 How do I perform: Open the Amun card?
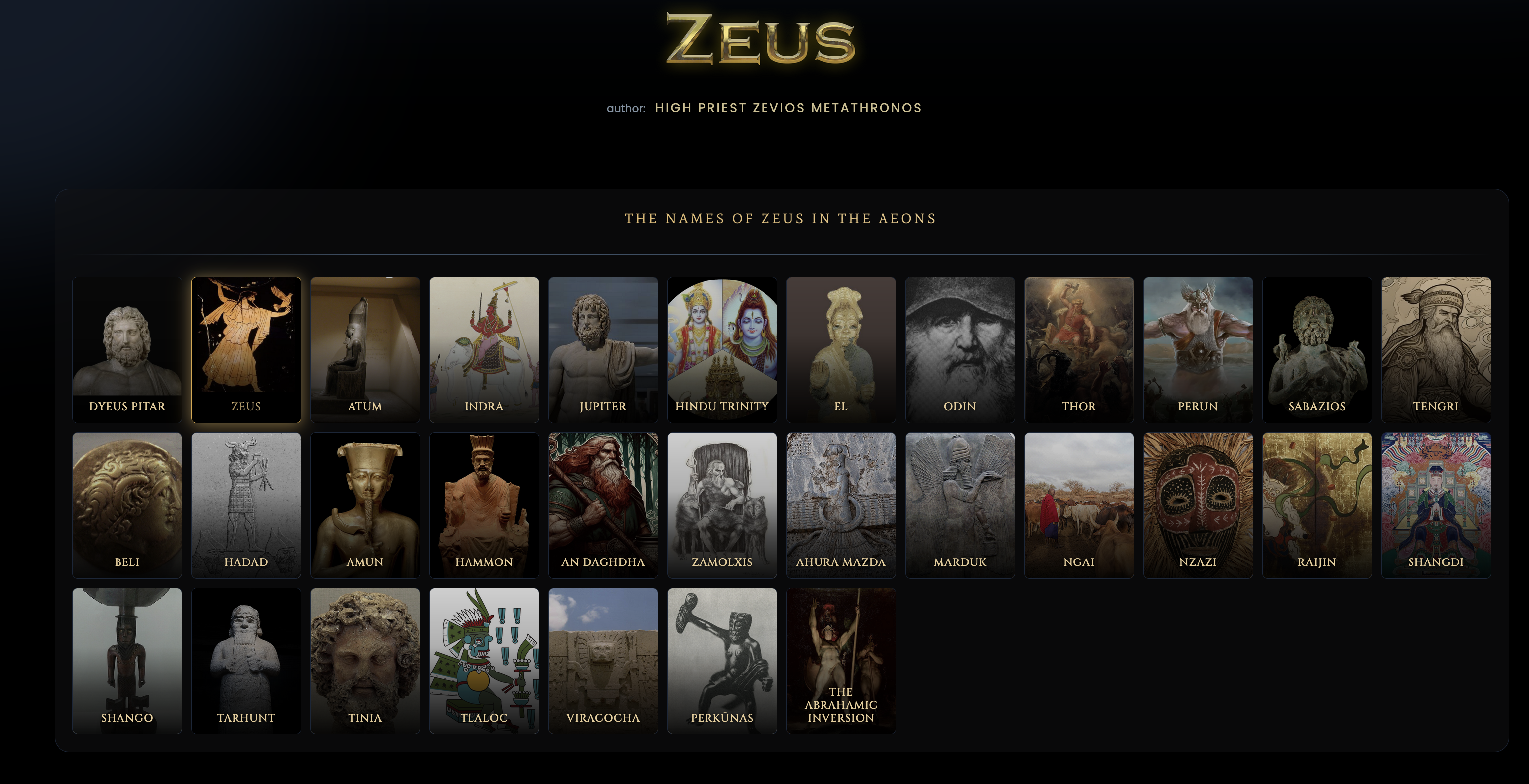(365, 505)
